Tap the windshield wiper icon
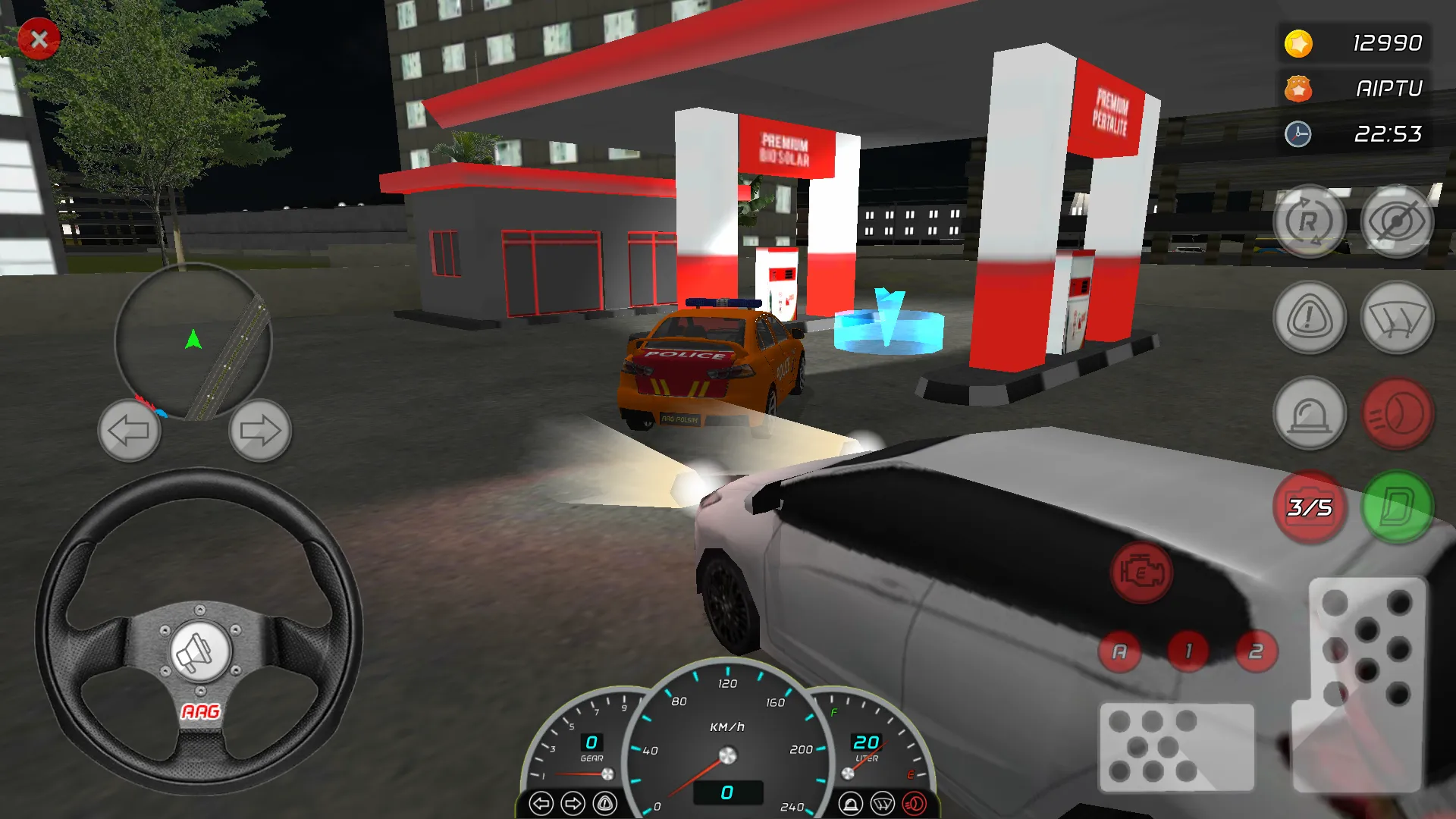This screenshot has width=1456, height=819. (1398, 318)
